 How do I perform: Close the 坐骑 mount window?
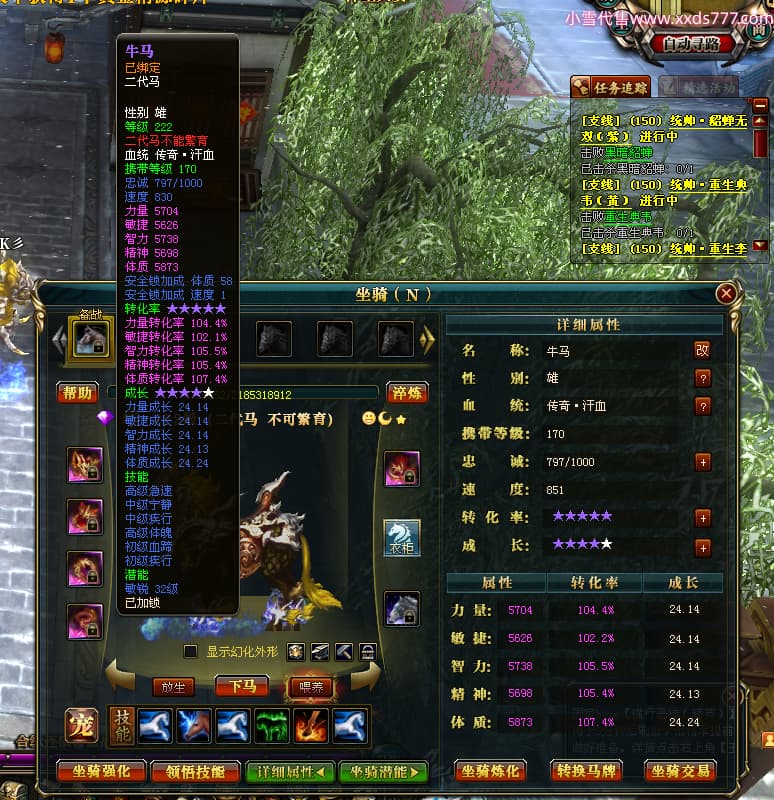(727, 293)
